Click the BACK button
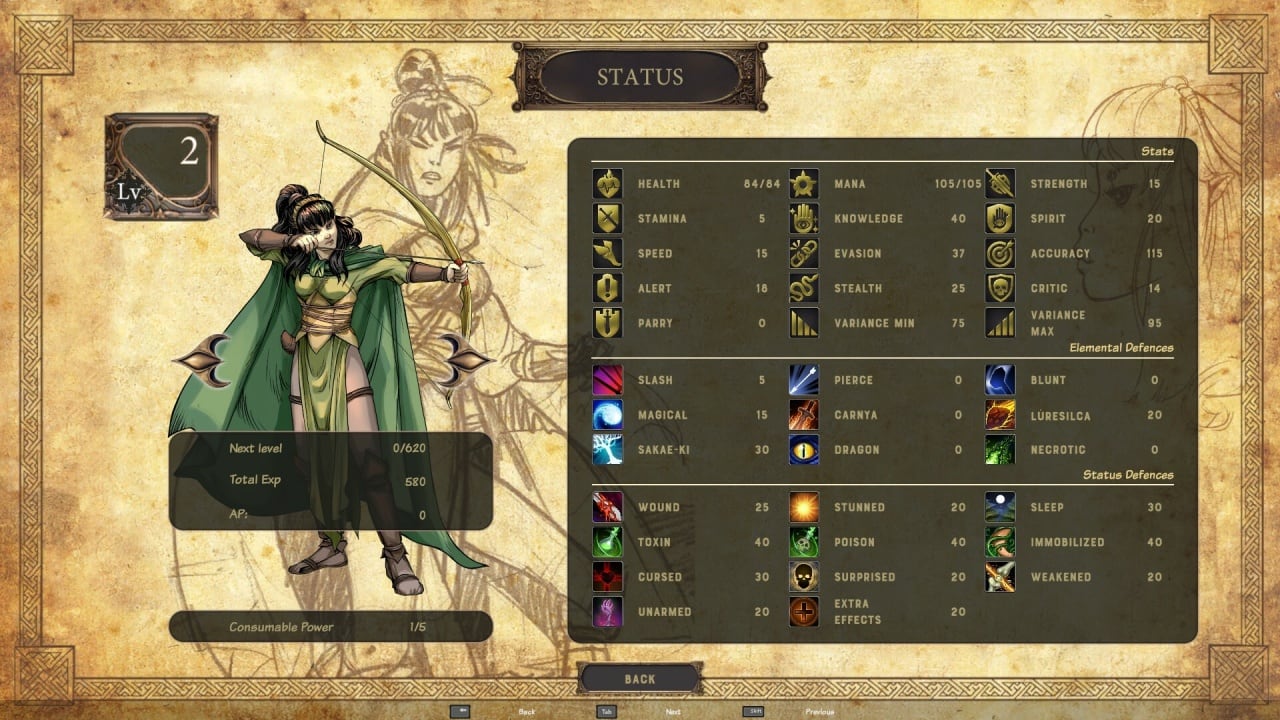Image resolution: width=1280 pixels, height=720 pixels. tap(640, 679)
